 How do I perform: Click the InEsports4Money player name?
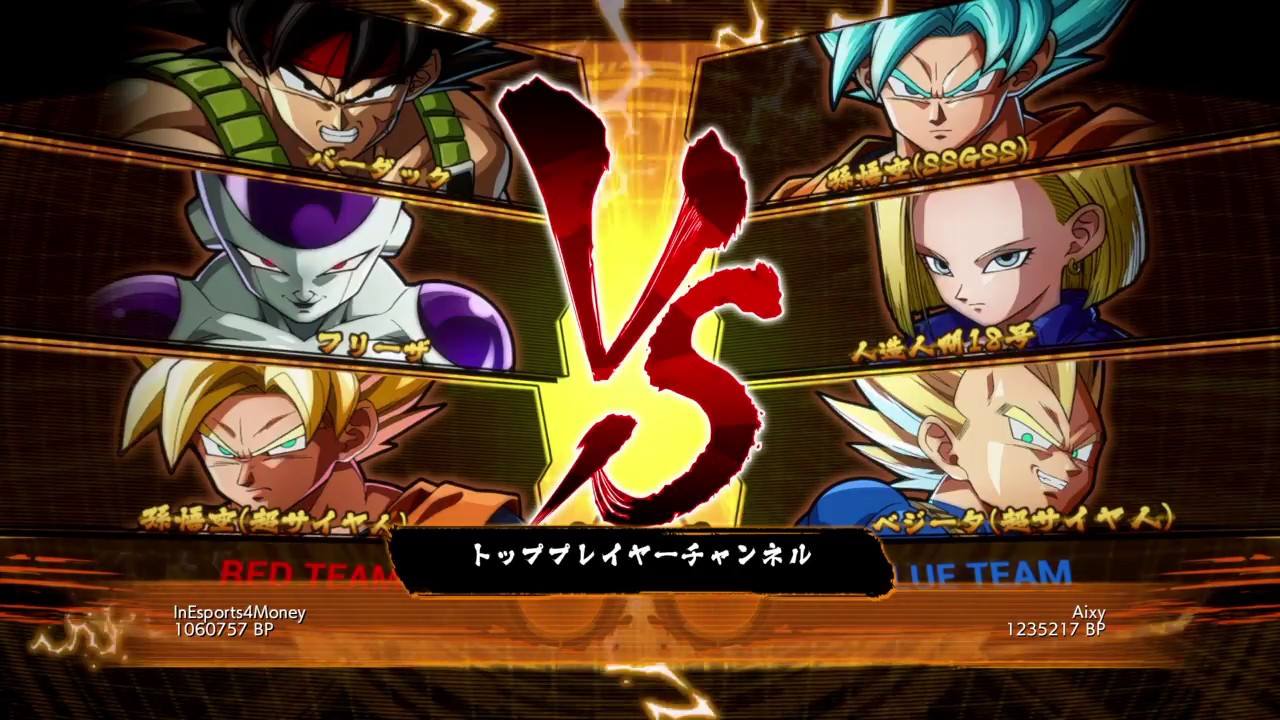tap(242, 612)
